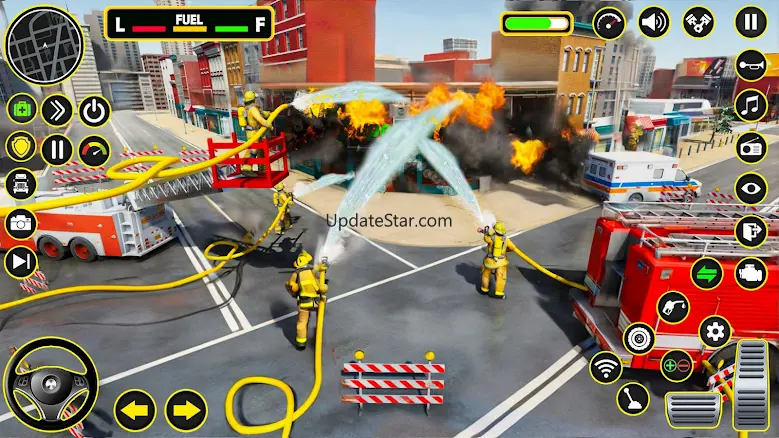Viewport: 779px width, 438px height.
Task: Activate the double-chevron boost button
Action: point(57,110)
